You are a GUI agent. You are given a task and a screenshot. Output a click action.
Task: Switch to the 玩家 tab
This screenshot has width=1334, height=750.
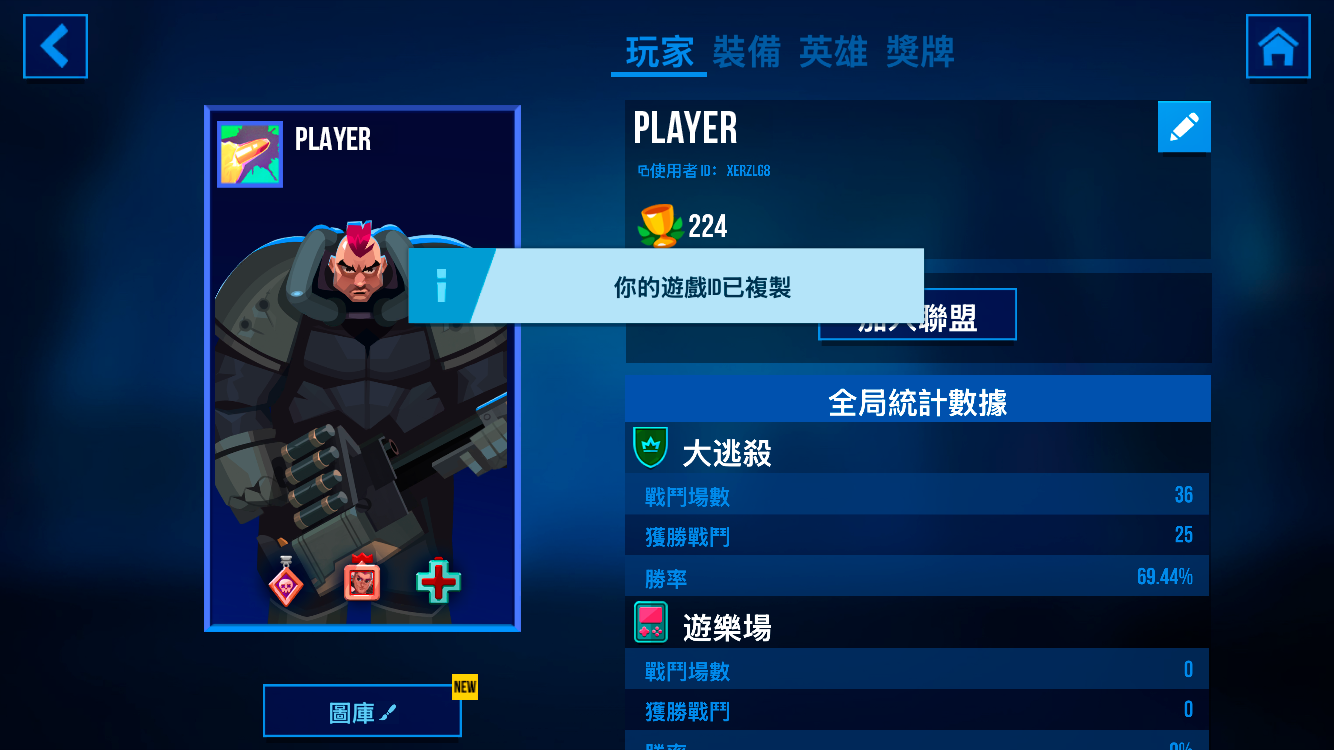tap(659, 52)
